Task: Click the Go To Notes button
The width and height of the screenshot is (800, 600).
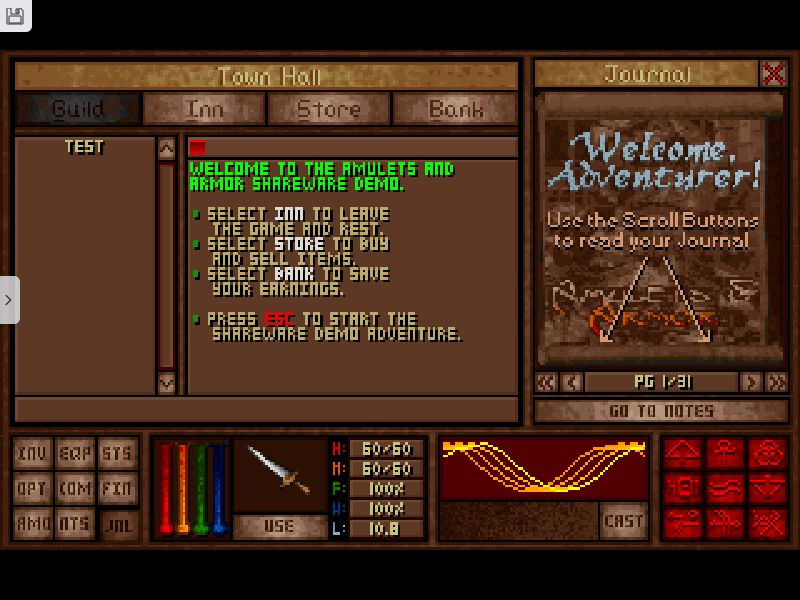Action: click(x=660, y=411)
